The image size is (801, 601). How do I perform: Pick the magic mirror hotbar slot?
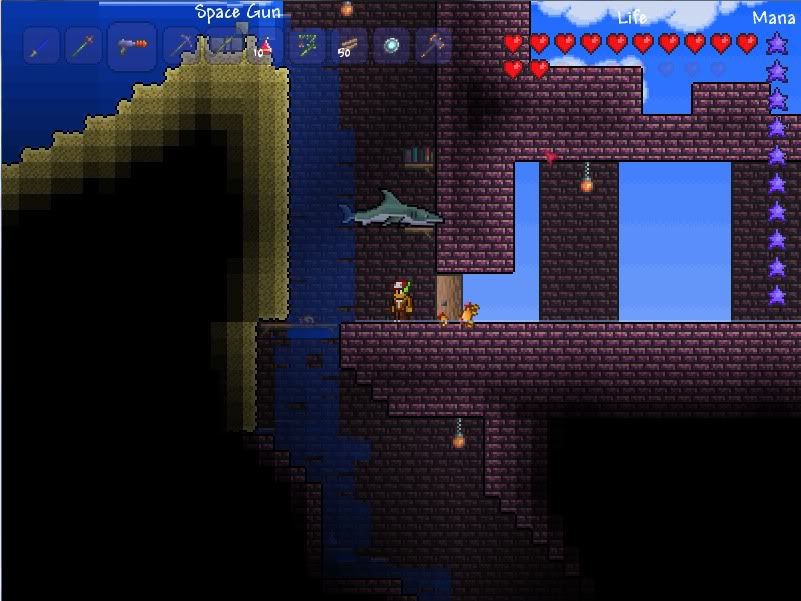click(x=391, y=47)
